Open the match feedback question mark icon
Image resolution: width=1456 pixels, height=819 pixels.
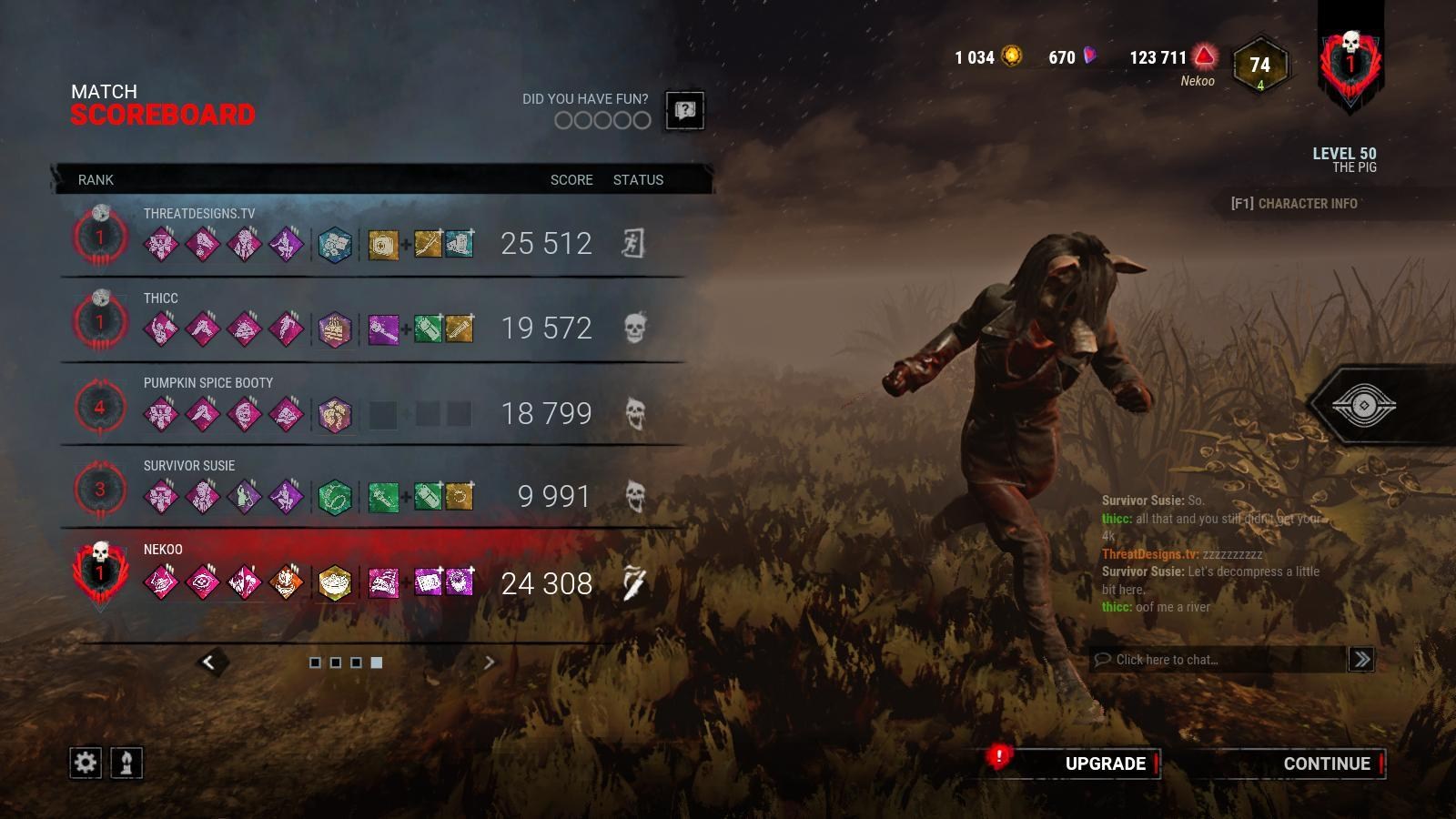pyautogui.click(x=685, y=111)
